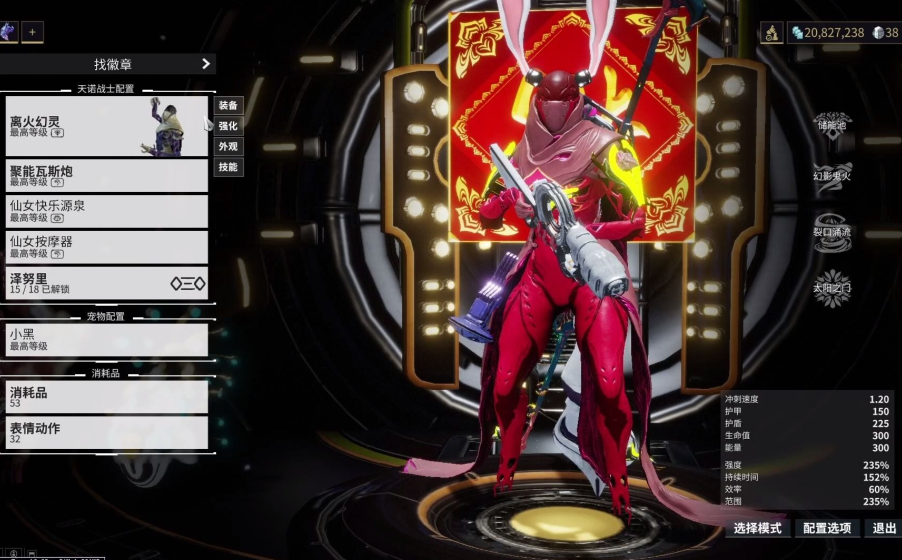Open the 表情动作 emotes row
902x560 pixels.
click(x=106, y=432)
